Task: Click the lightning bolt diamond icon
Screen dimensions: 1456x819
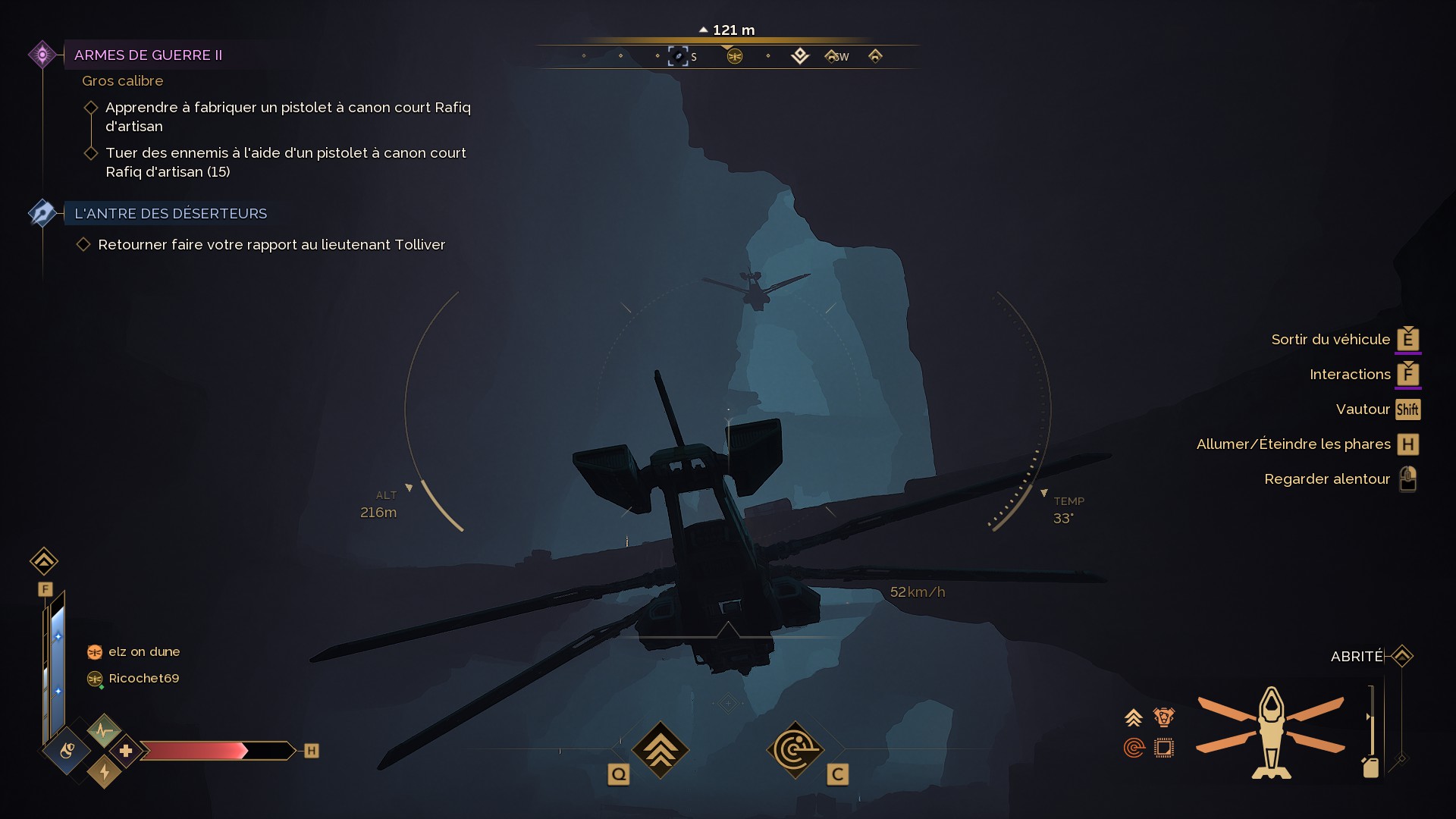Action: click(105, 772)
